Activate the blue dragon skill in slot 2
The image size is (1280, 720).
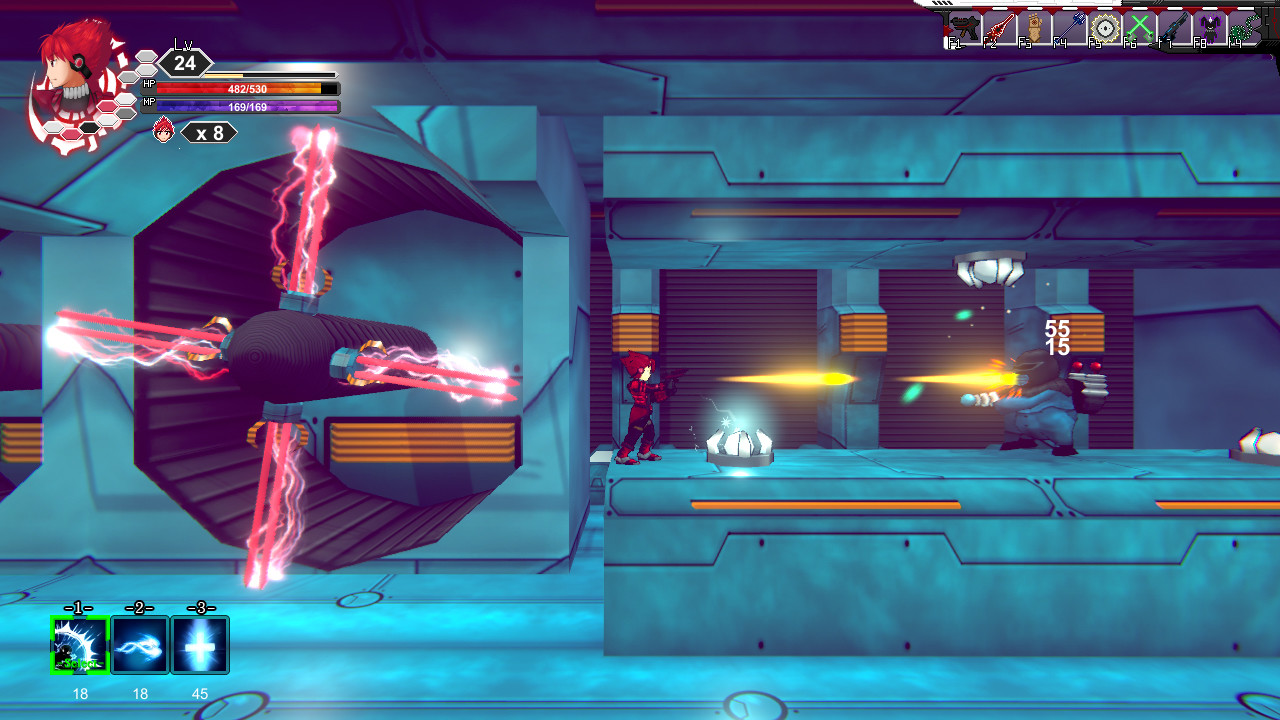140,645
